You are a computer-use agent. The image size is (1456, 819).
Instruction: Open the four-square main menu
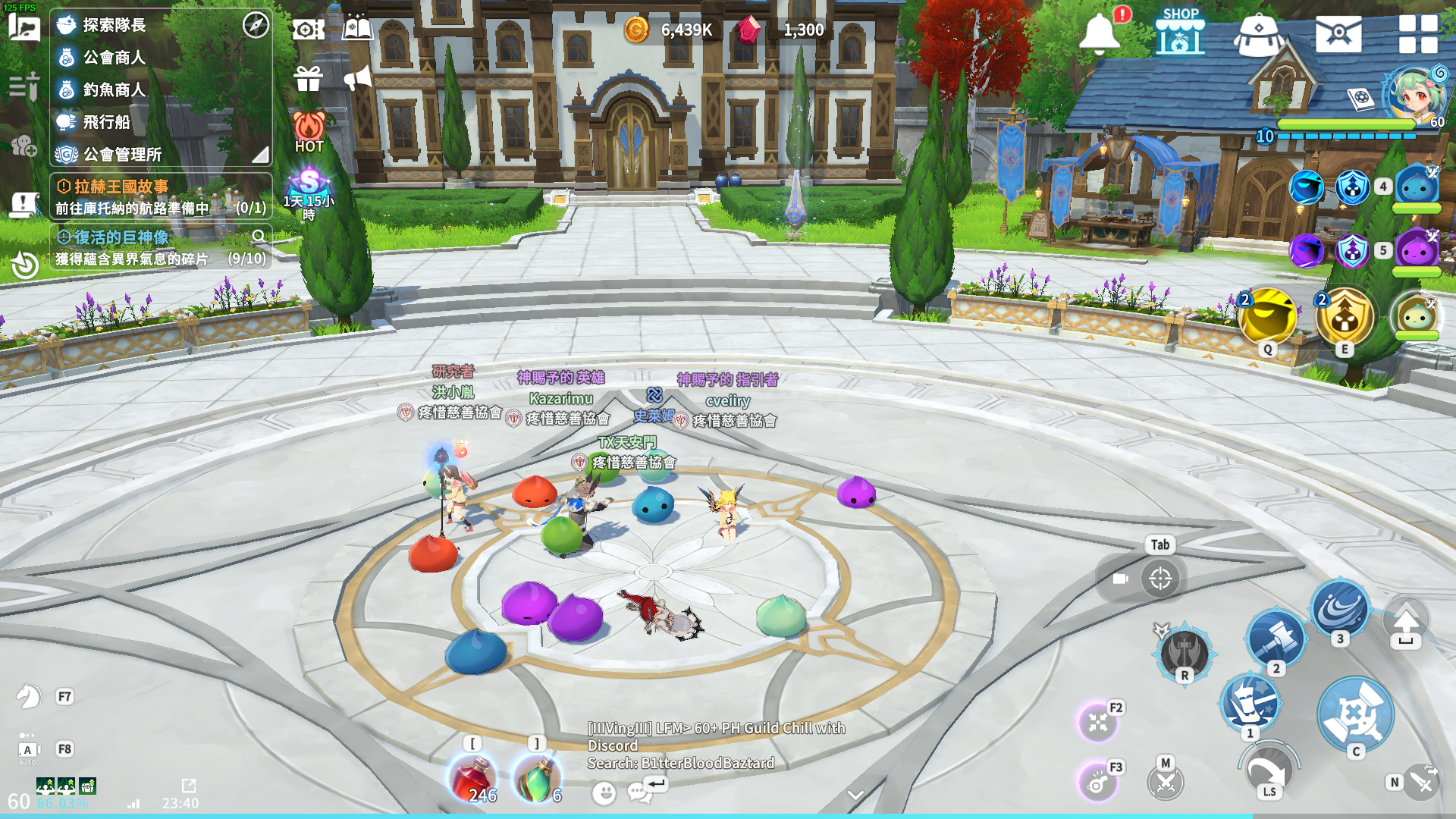[1417, 34]
